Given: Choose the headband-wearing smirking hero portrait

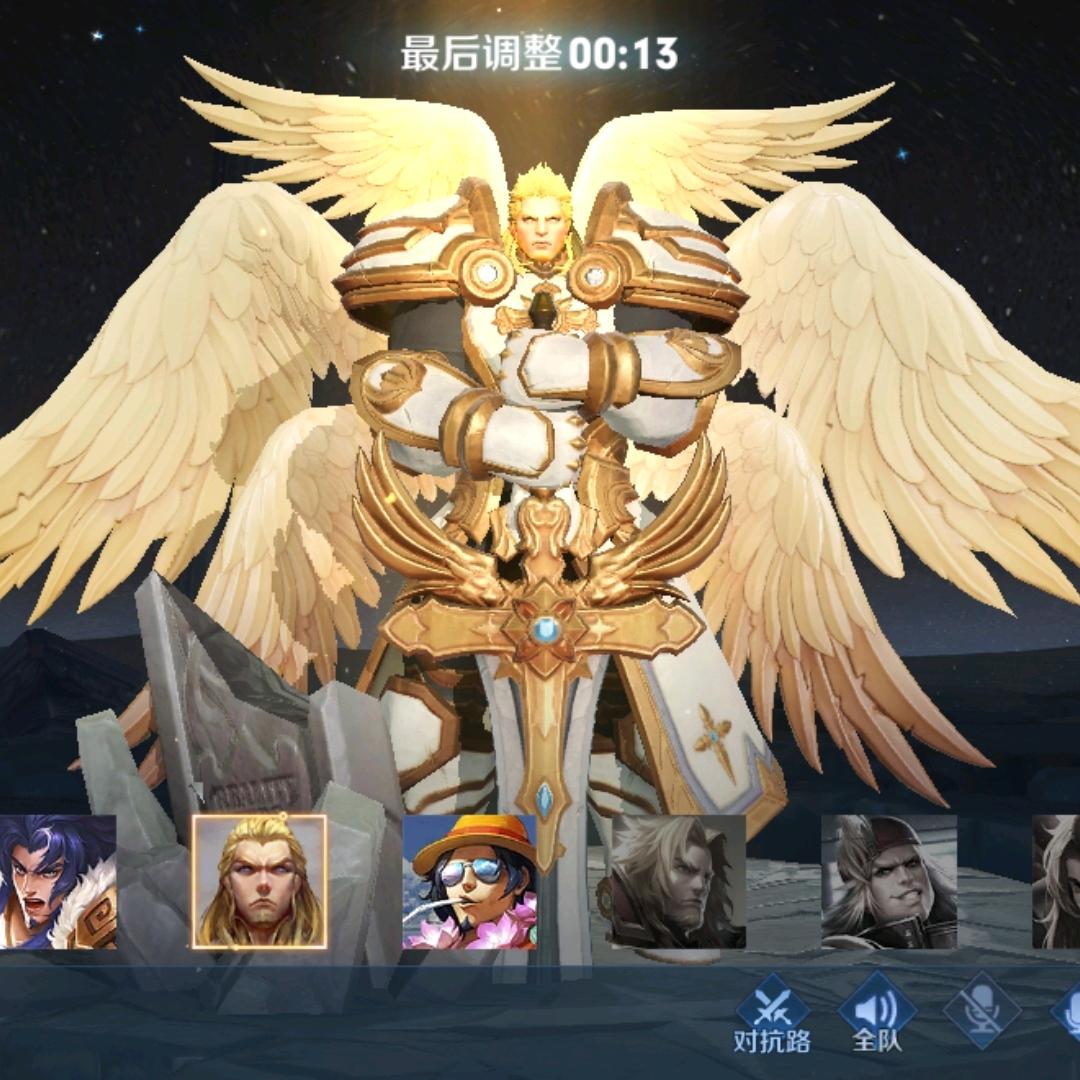Looking at the screenshot, I should click(889, 881).
